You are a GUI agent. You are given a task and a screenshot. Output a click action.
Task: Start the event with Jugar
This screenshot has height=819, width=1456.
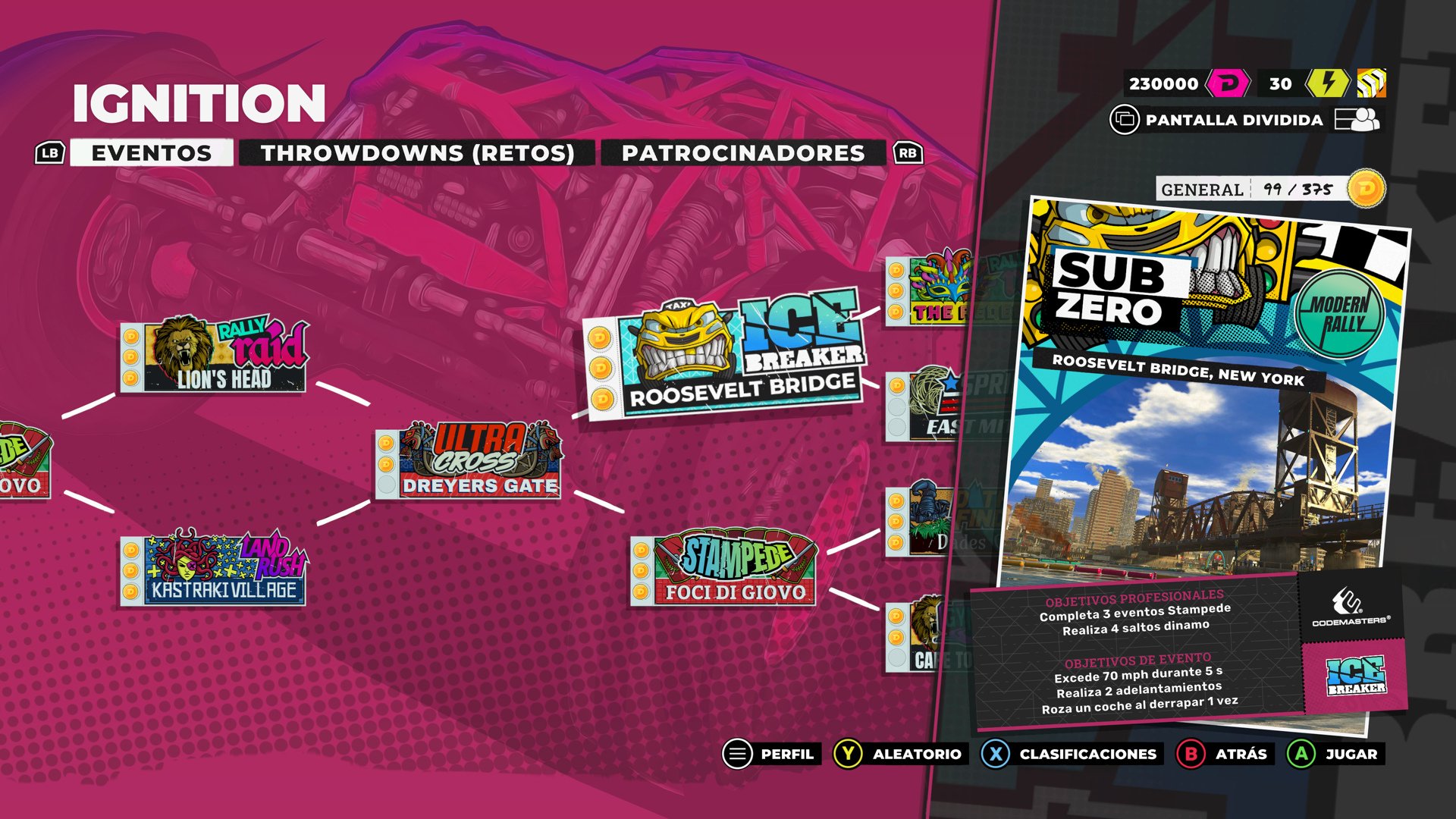(1335, 754)
